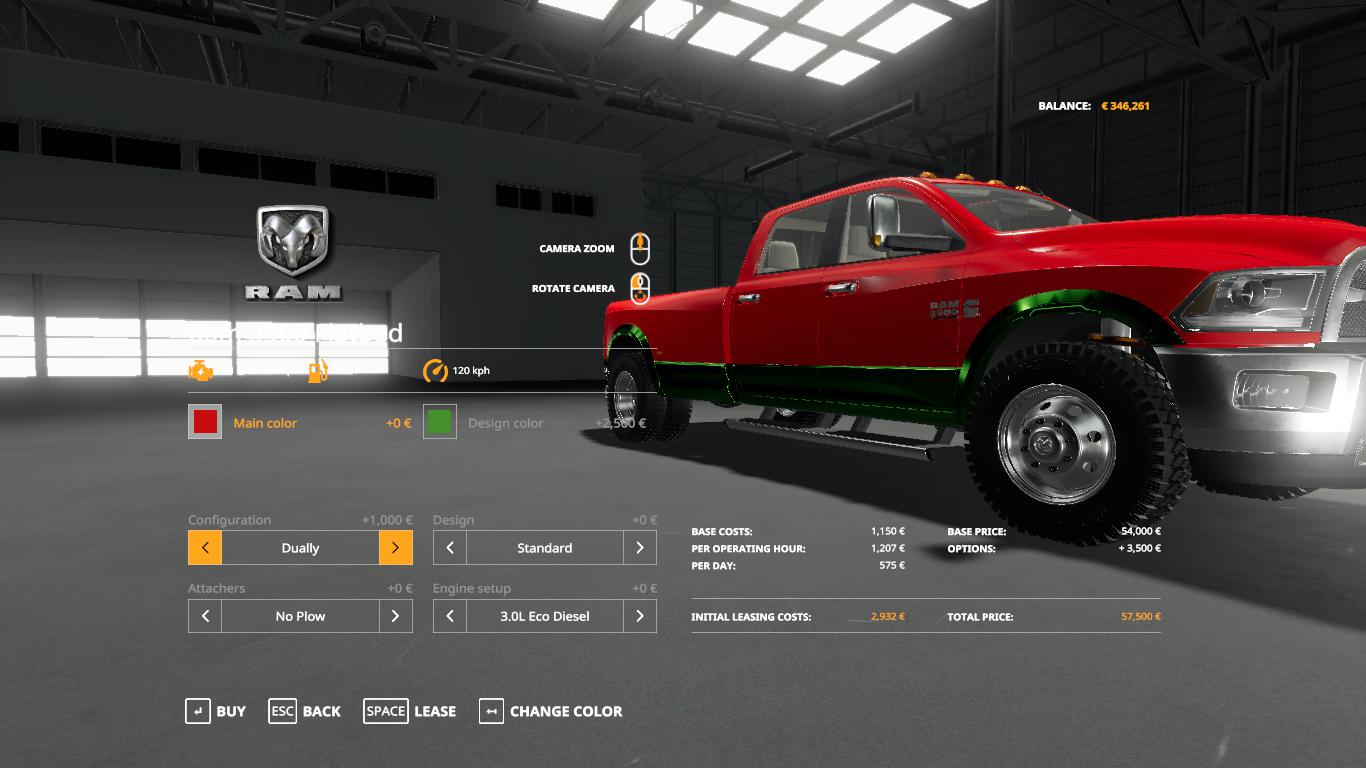Image resolution: width=1366 pixels, height=768 pixels.
Task: Lease the truck instead of buying
Action: (410, 711)
